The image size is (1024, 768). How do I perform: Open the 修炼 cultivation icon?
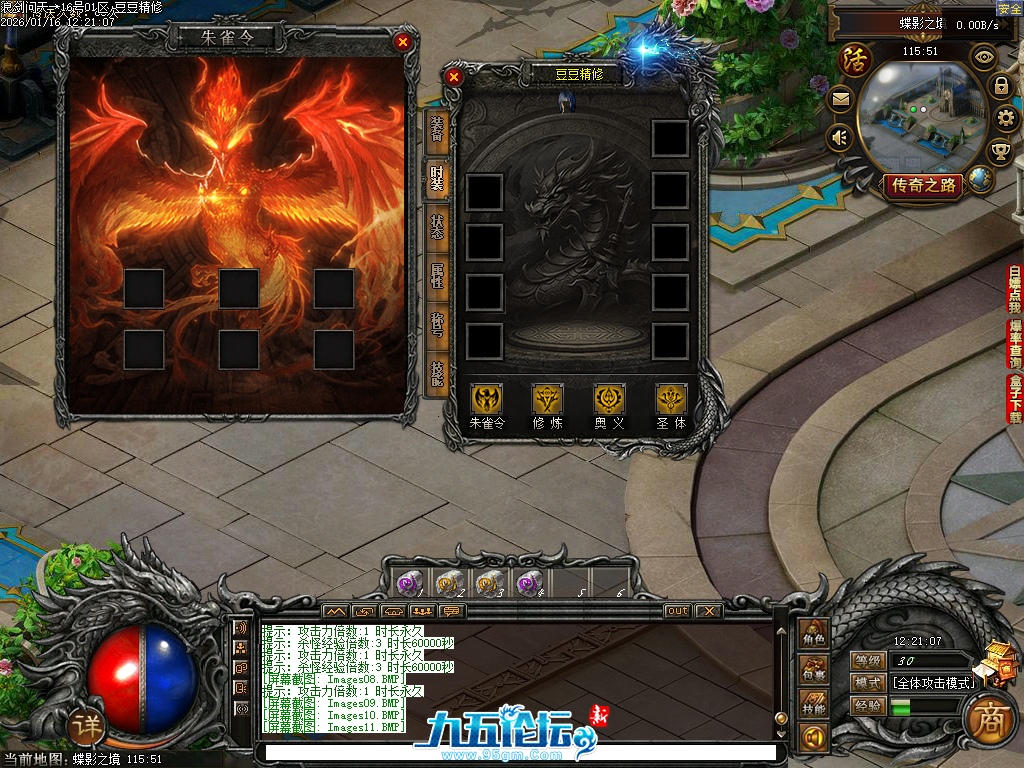tap(547, 399)
